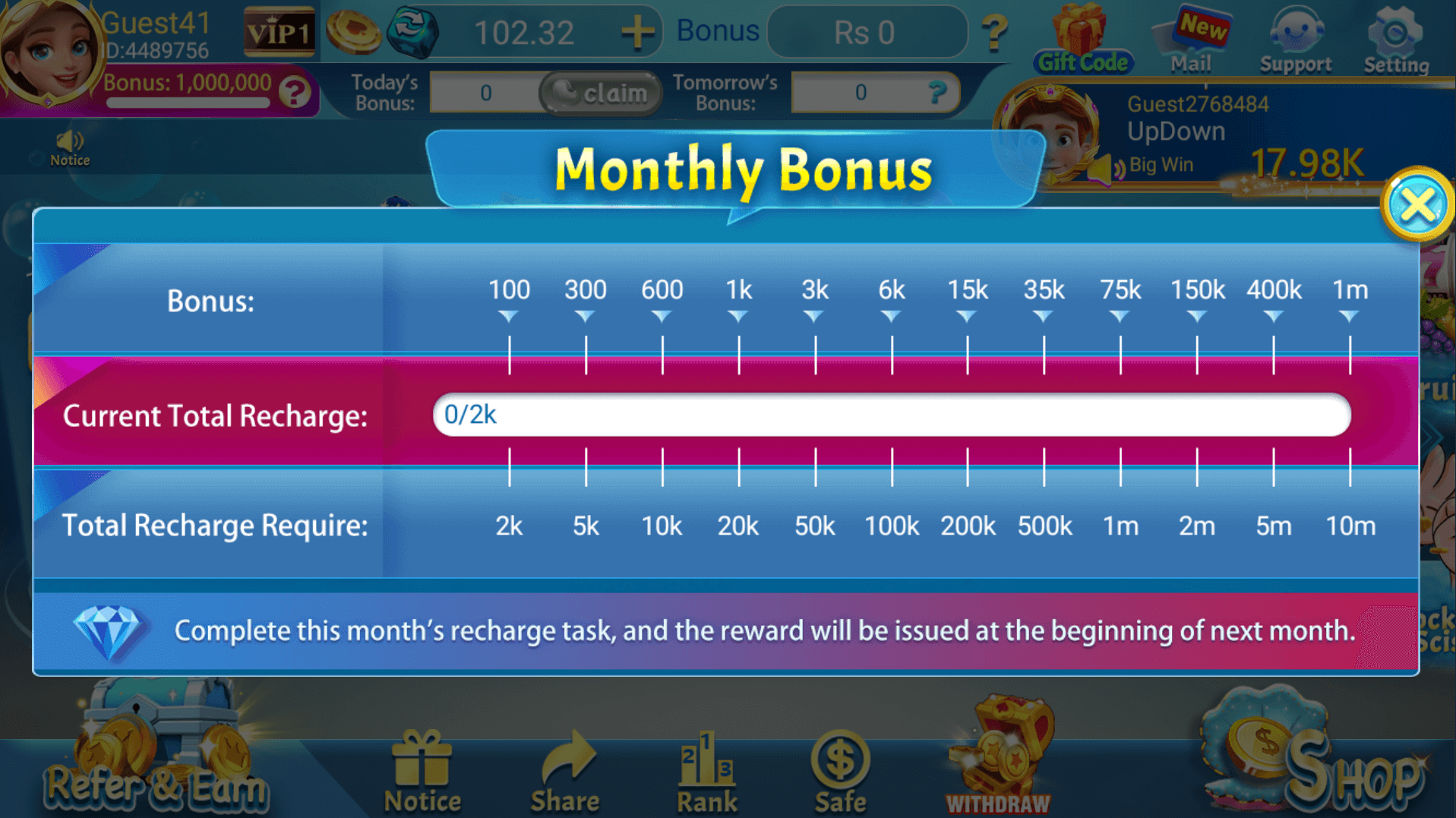The image size is (1456, 818).
Task: View Tomorrow's Bonus info
Action: coord(939,93)
